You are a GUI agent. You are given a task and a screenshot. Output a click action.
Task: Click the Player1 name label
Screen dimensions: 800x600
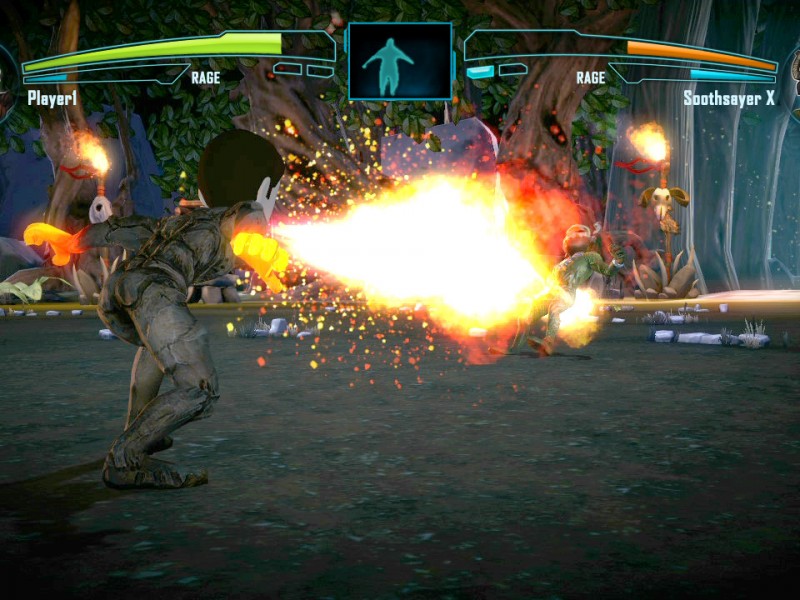pos(52,98)
